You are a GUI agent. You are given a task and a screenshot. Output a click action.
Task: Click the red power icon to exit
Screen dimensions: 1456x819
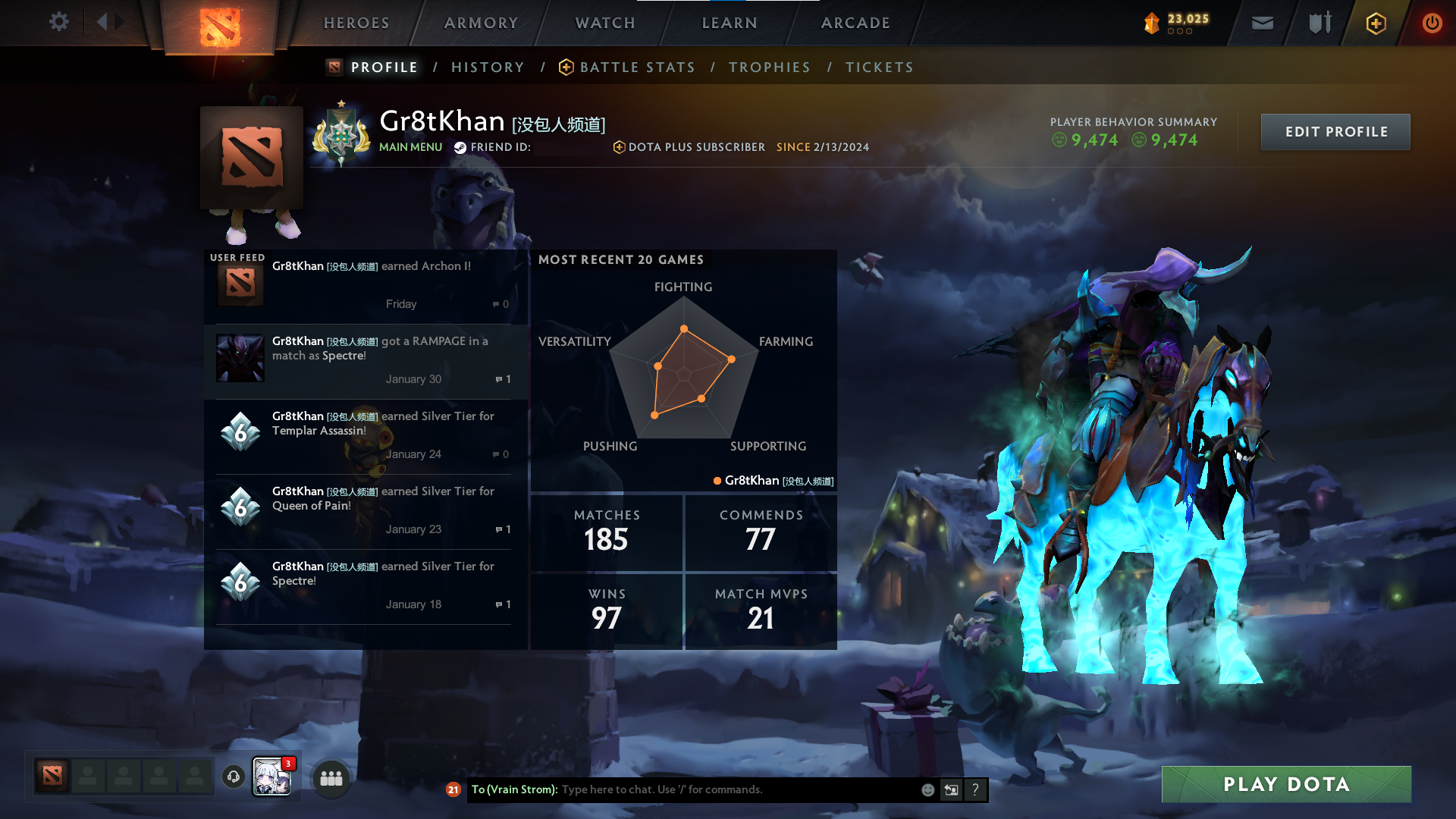click(1432, 23)
